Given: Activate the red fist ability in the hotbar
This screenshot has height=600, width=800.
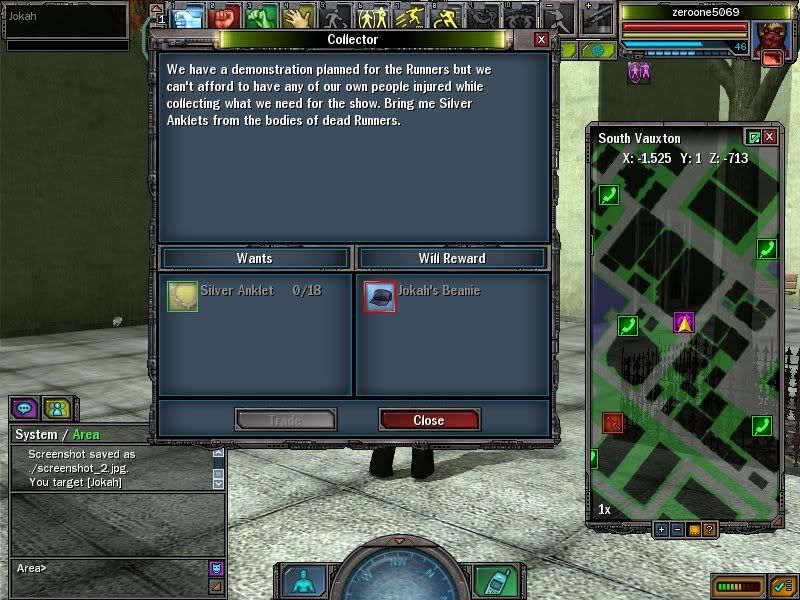Looking at the screenshot, I should tap(225, 17).
